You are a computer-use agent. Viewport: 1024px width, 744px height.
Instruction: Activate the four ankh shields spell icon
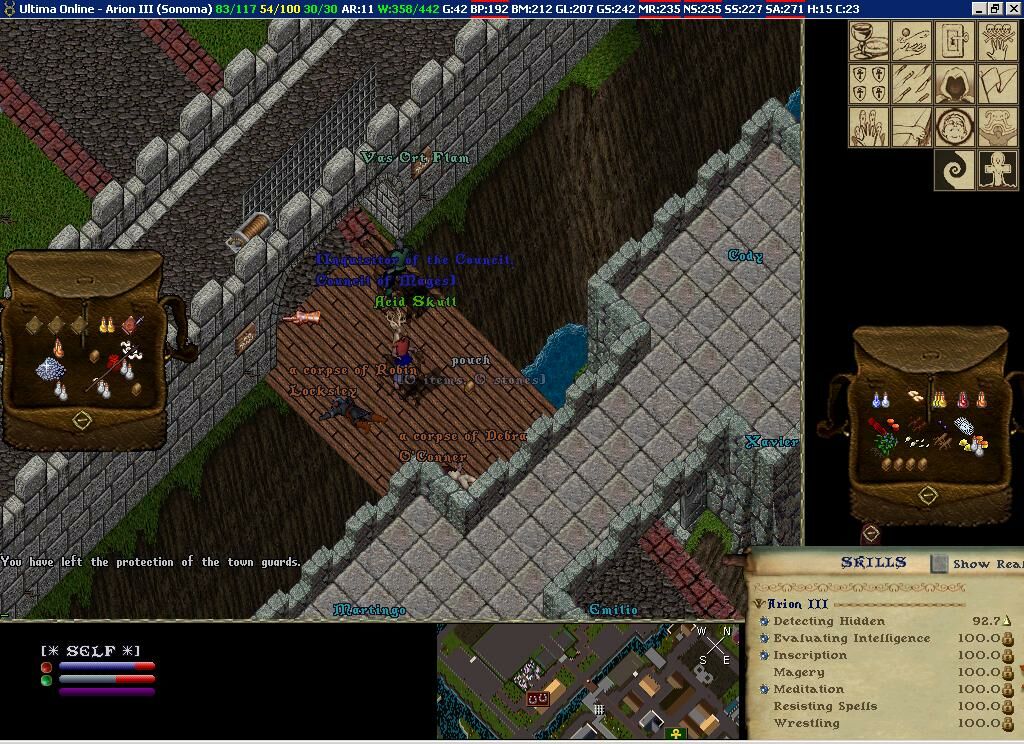point(869,85)
